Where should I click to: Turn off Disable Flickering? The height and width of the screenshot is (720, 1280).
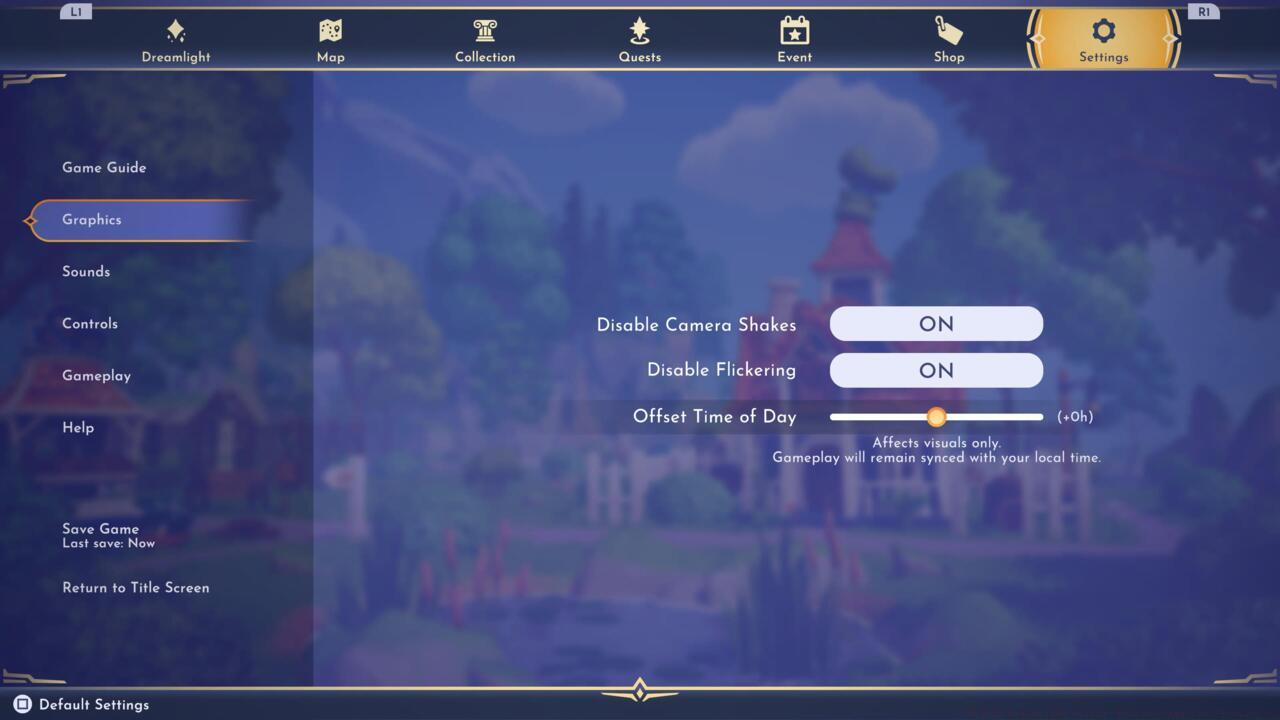coord(936,370)
